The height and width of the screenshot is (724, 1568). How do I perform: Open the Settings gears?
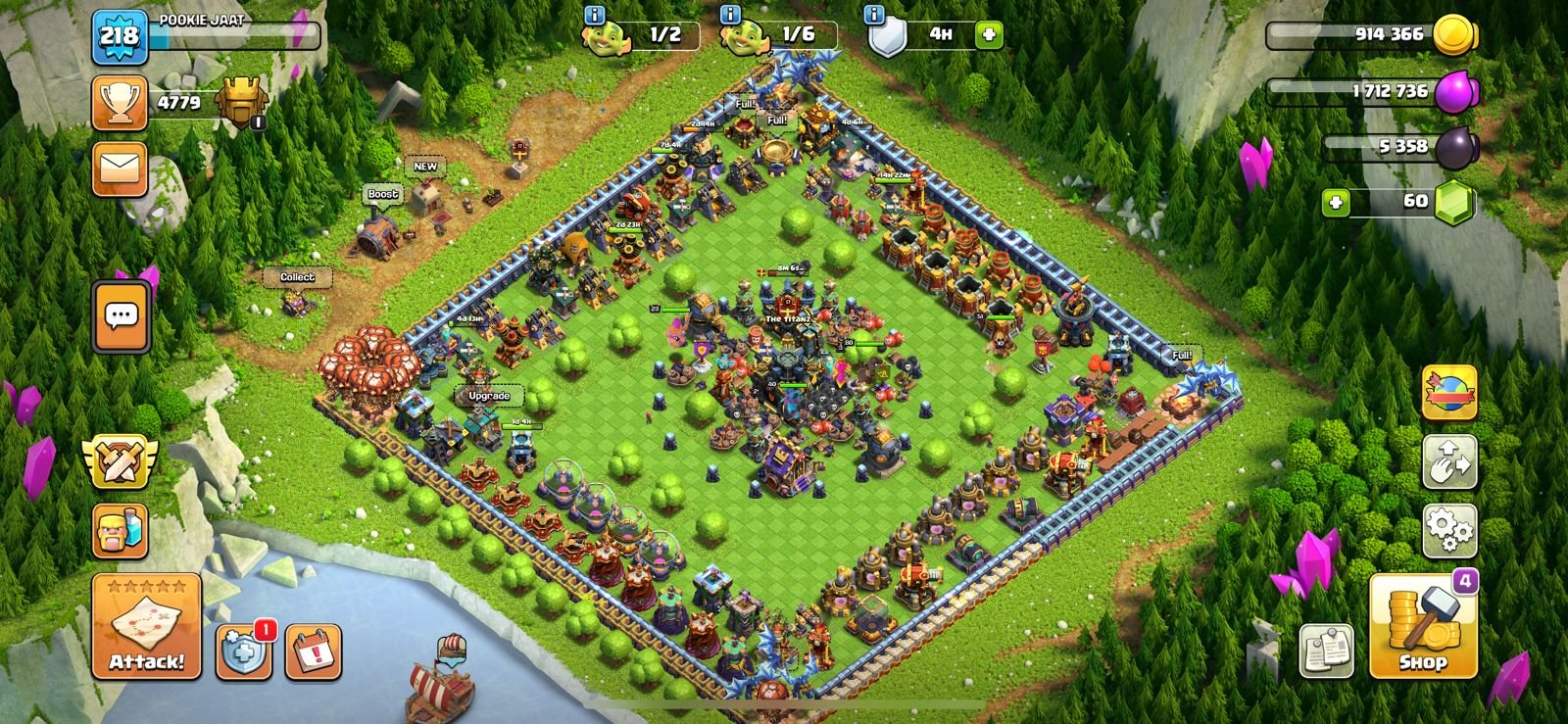1449,530
